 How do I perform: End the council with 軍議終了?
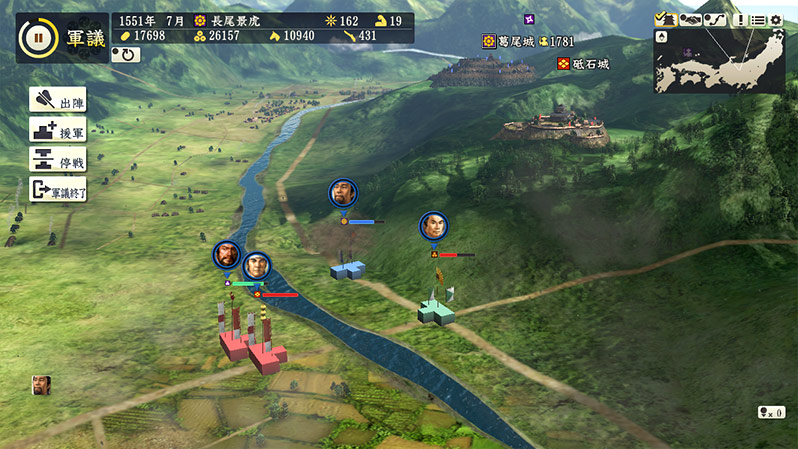coord(58,189)
